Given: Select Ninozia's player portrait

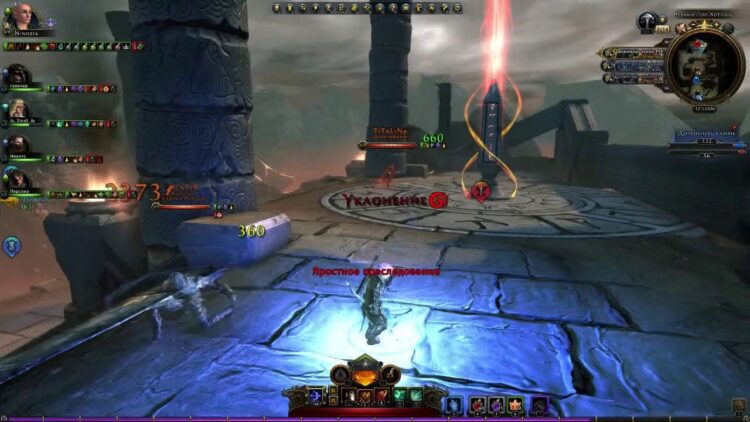Looking at the screenshot, I should pyautogui.click(x=22, y=17).
